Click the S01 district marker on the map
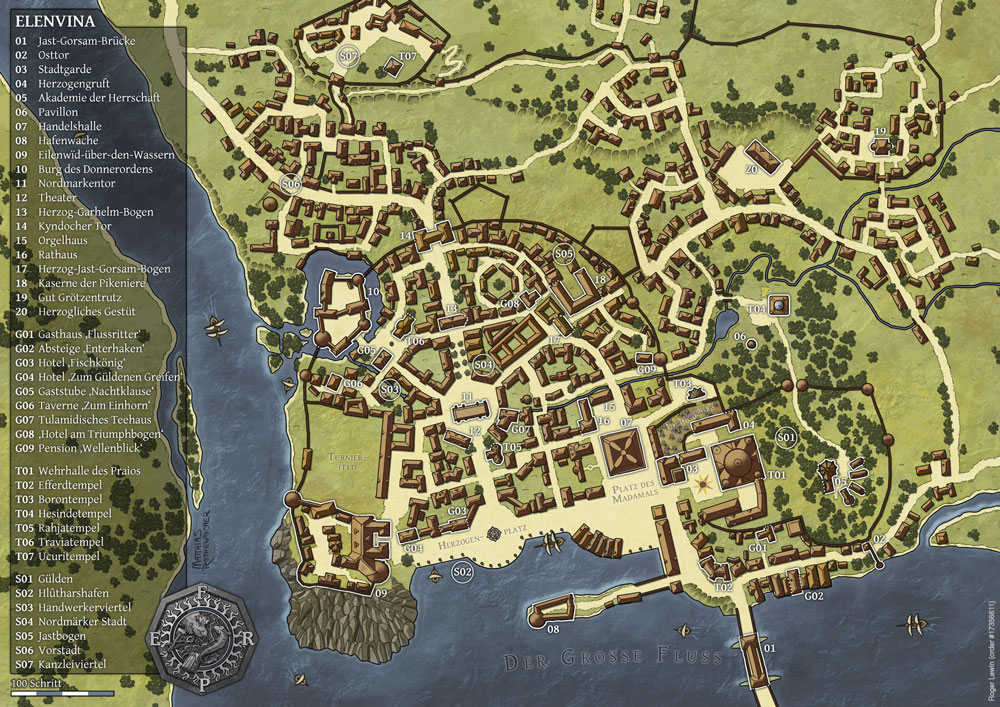The image size is (1000, 707). (786, 437)
